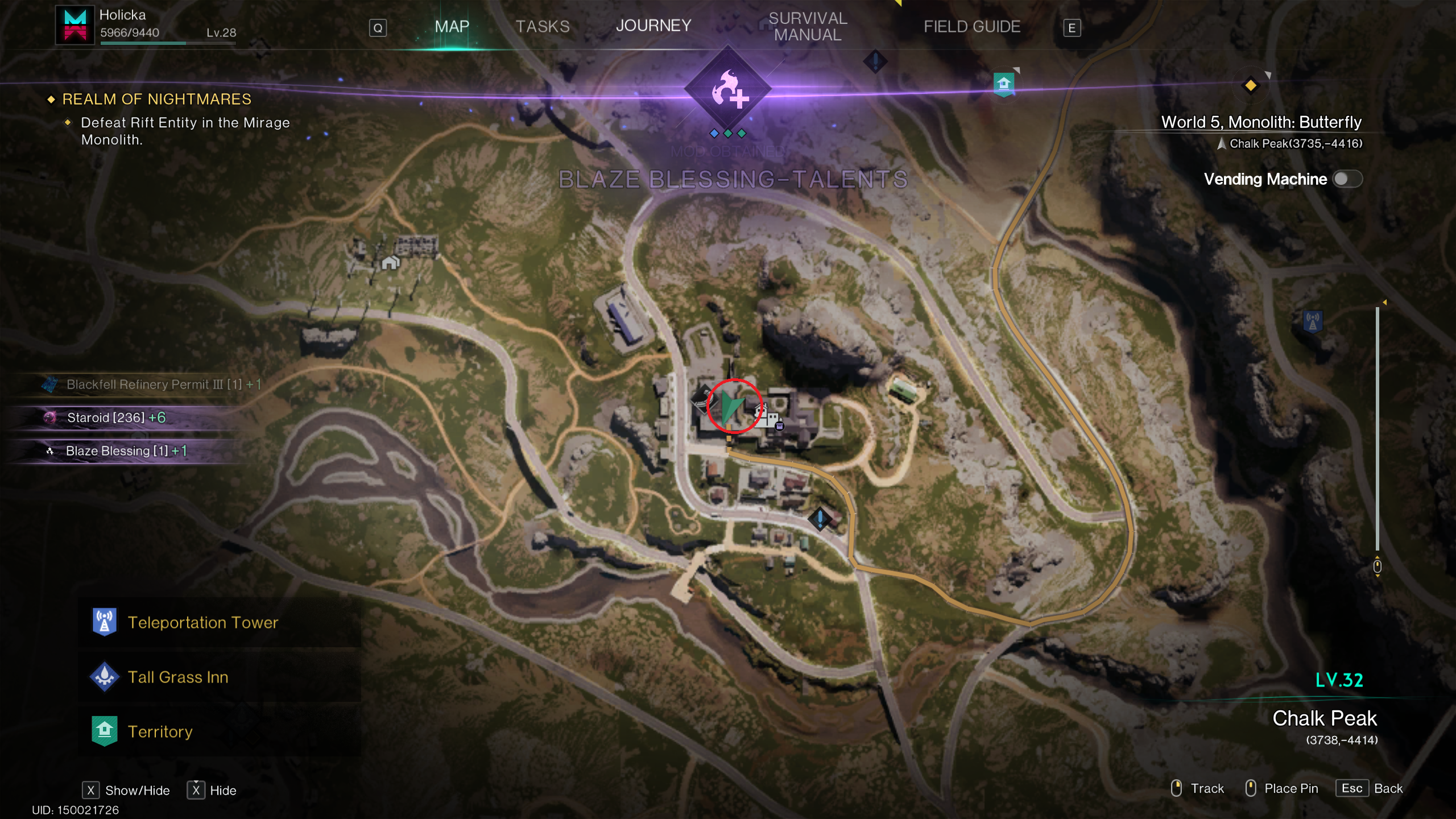
Task: Choose Teleportation Tower in the legend
Action: pos(202,622)
